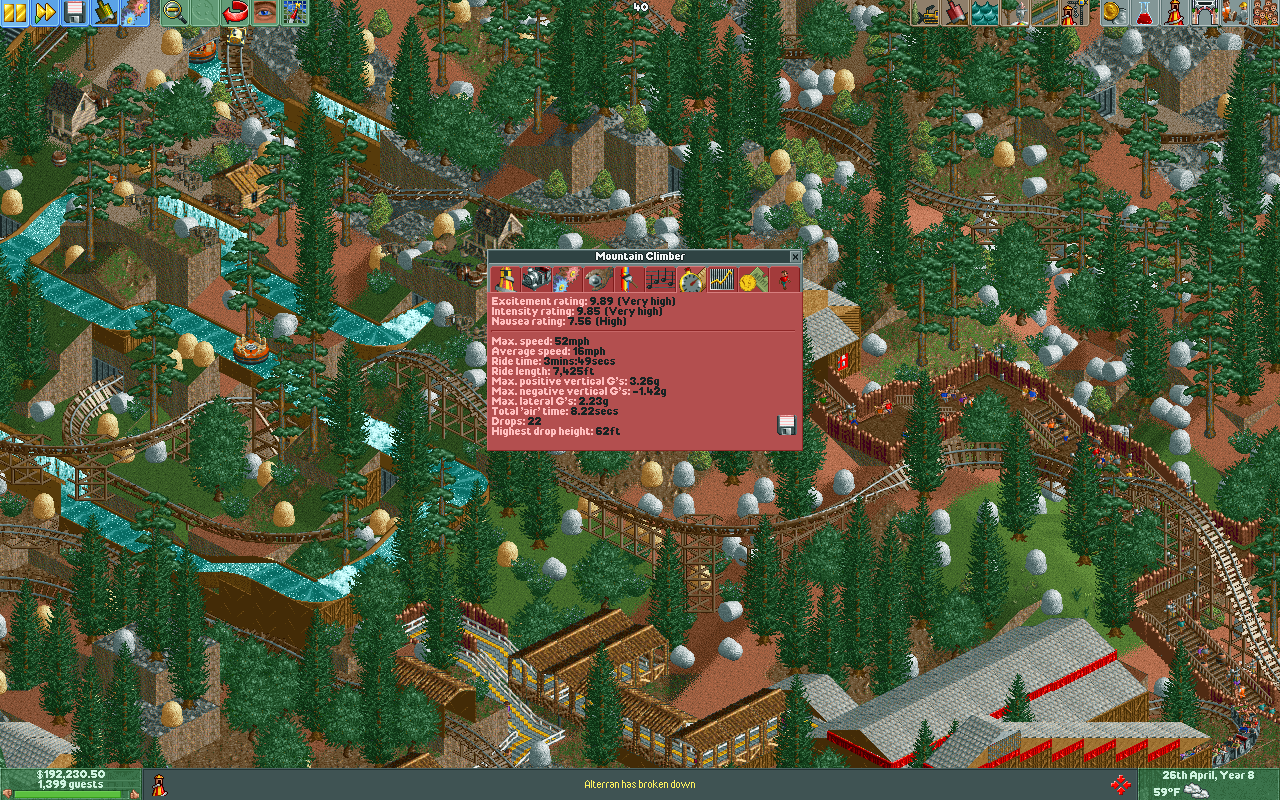
Task: Open the footpath construction tool
Action: 1045,12
